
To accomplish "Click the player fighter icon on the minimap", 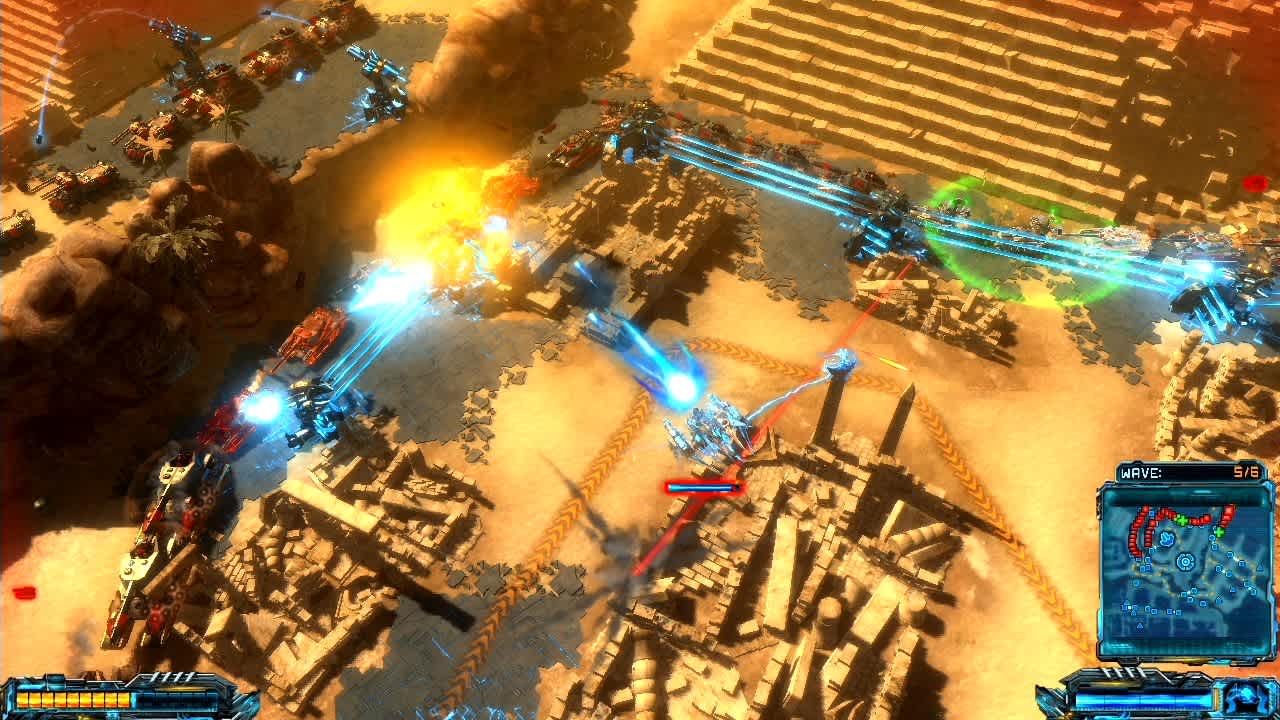I will (1167, 538).
